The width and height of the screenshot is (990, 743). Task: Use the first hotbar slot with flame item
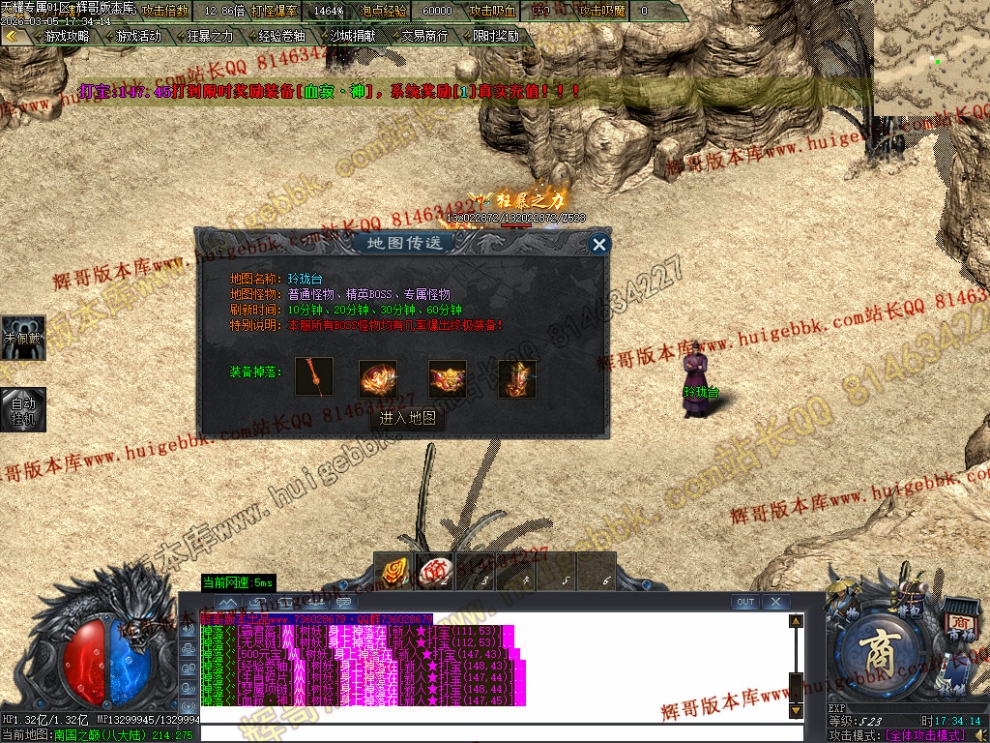[392, 572]
